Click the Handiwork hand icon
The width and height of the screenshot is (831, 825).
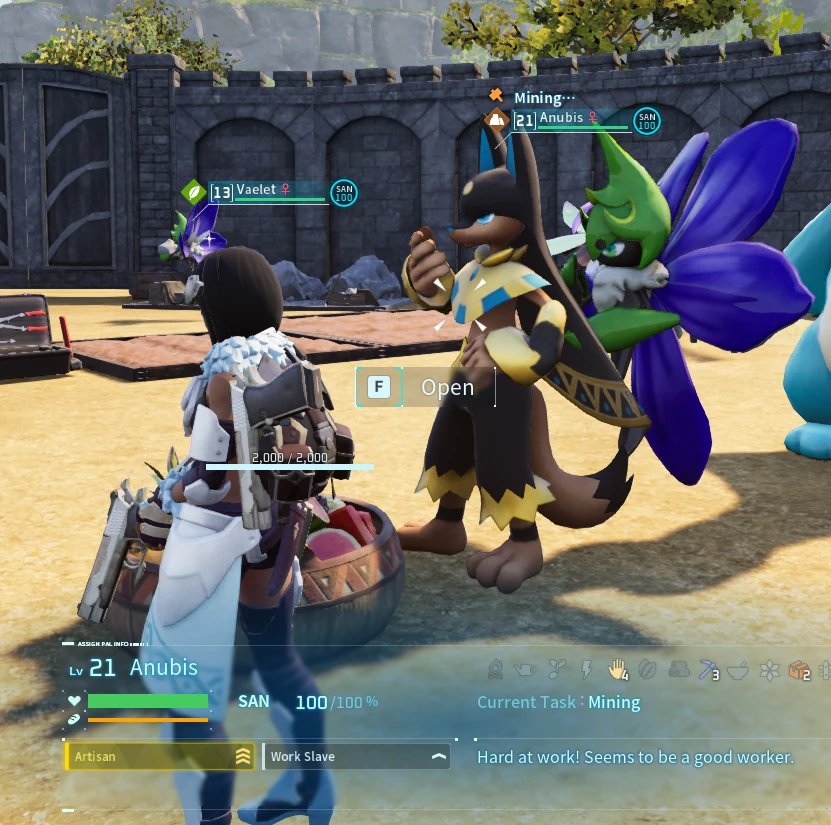tap(617, 669)
